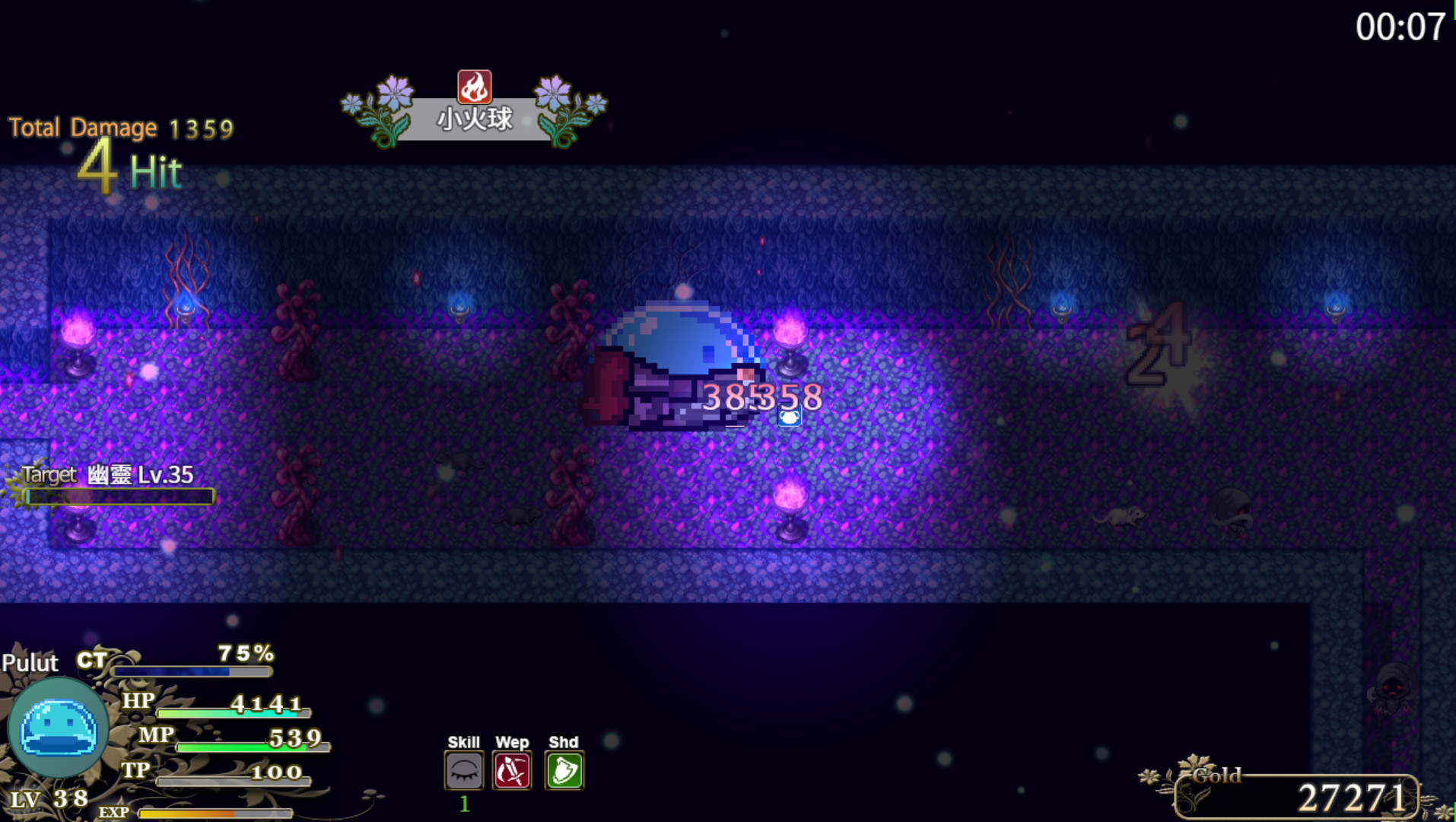Click the red Wep dagger icon
Viewport: 1456px width, 822px height.
pos(512,771)
